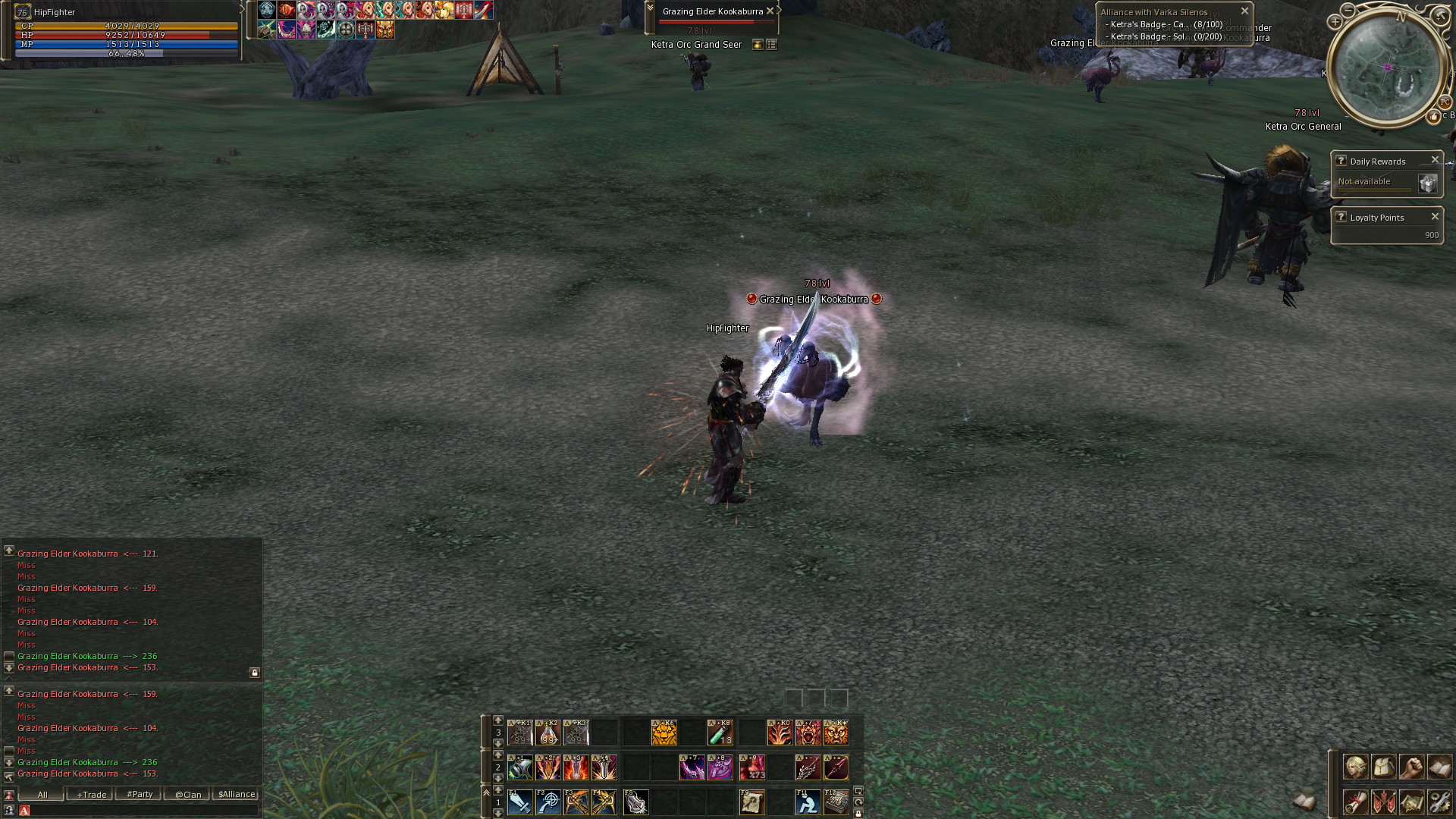Zoom out the minimap with minus button

1348,10
